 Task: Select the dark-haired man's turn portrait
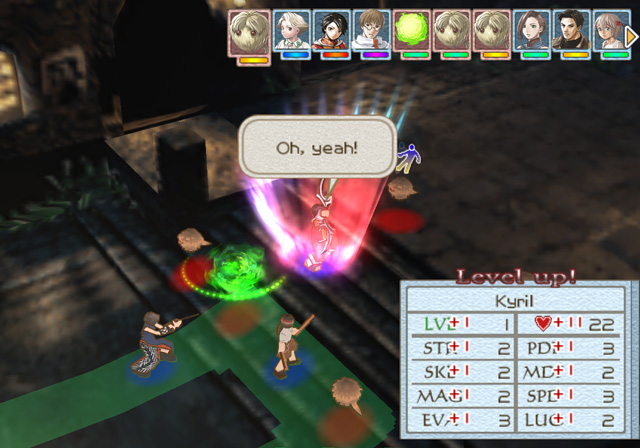pyautogui.click(x=572, y=31)
